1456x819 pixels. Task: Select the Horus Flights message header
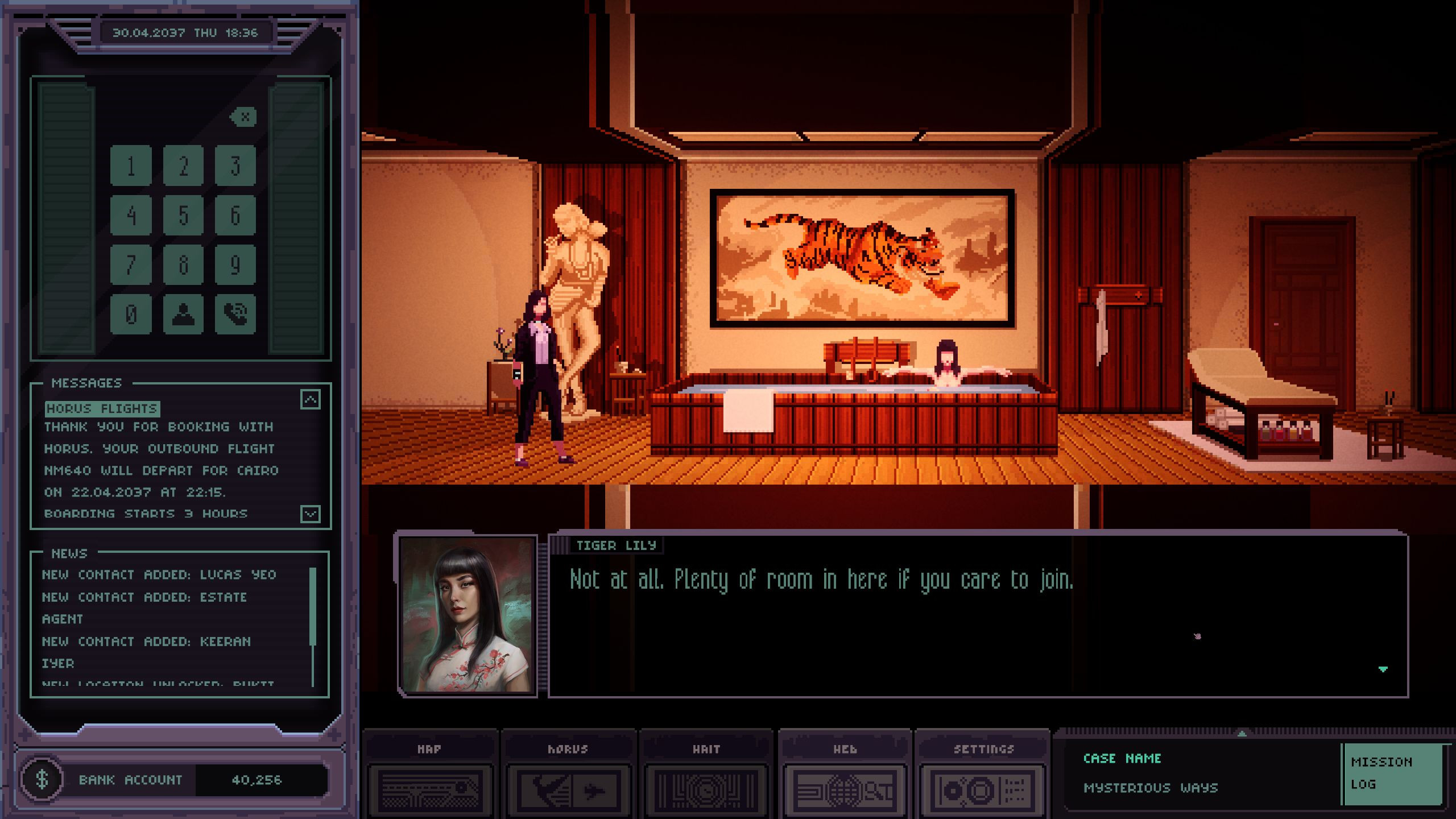pyautogui.click(x=102, y=408)
